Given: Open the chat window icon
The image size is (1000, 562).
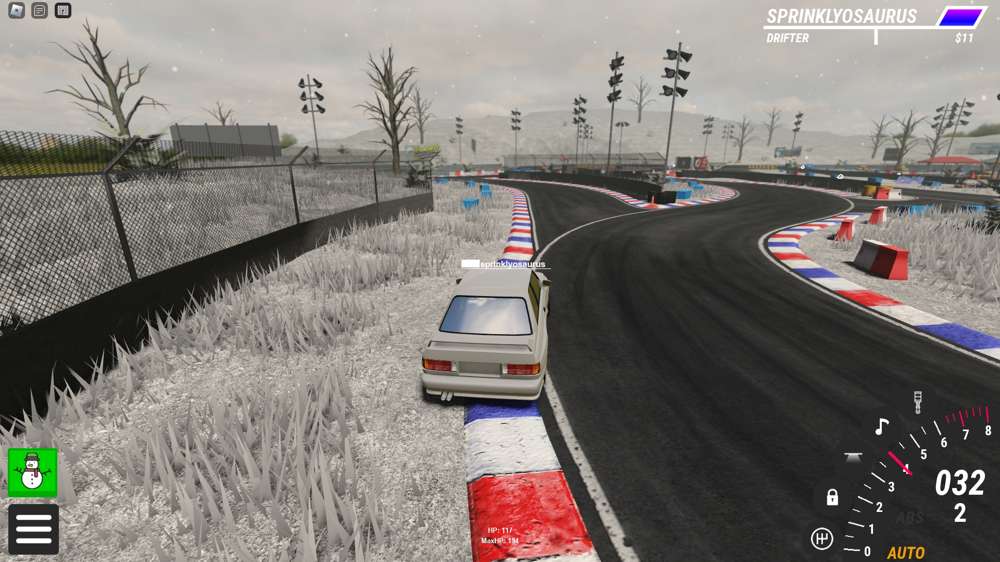Looking at the screenshot, I should (x=39, y=11).
